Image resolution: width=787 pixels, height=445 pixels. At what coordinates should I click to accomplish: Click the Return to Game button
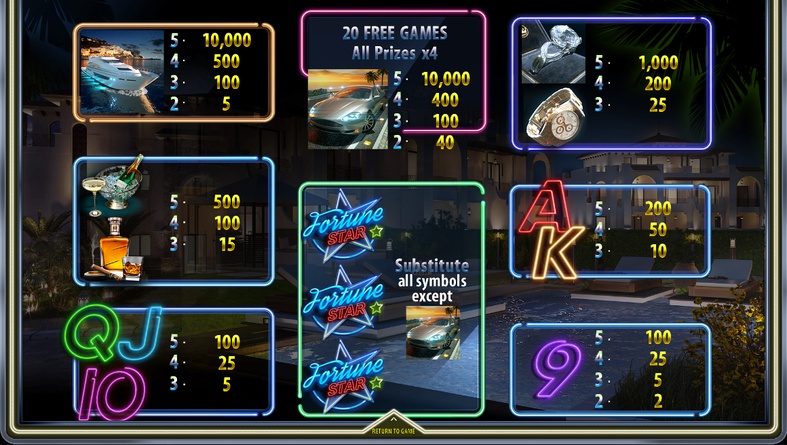pyautogui.click(x=393, y=428)
